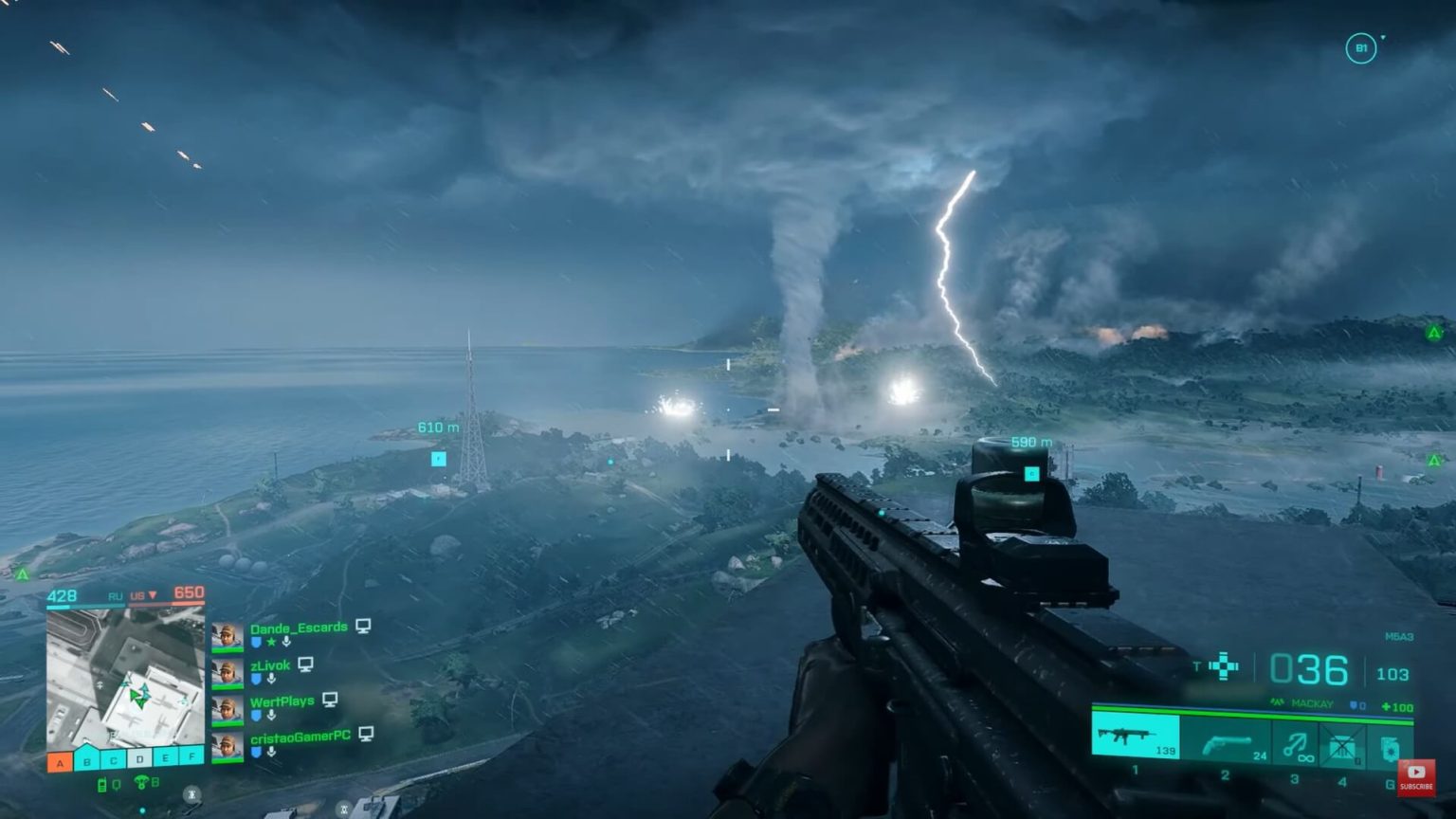
Task: Click the grenade slot labeled G
Action: 1389,747
